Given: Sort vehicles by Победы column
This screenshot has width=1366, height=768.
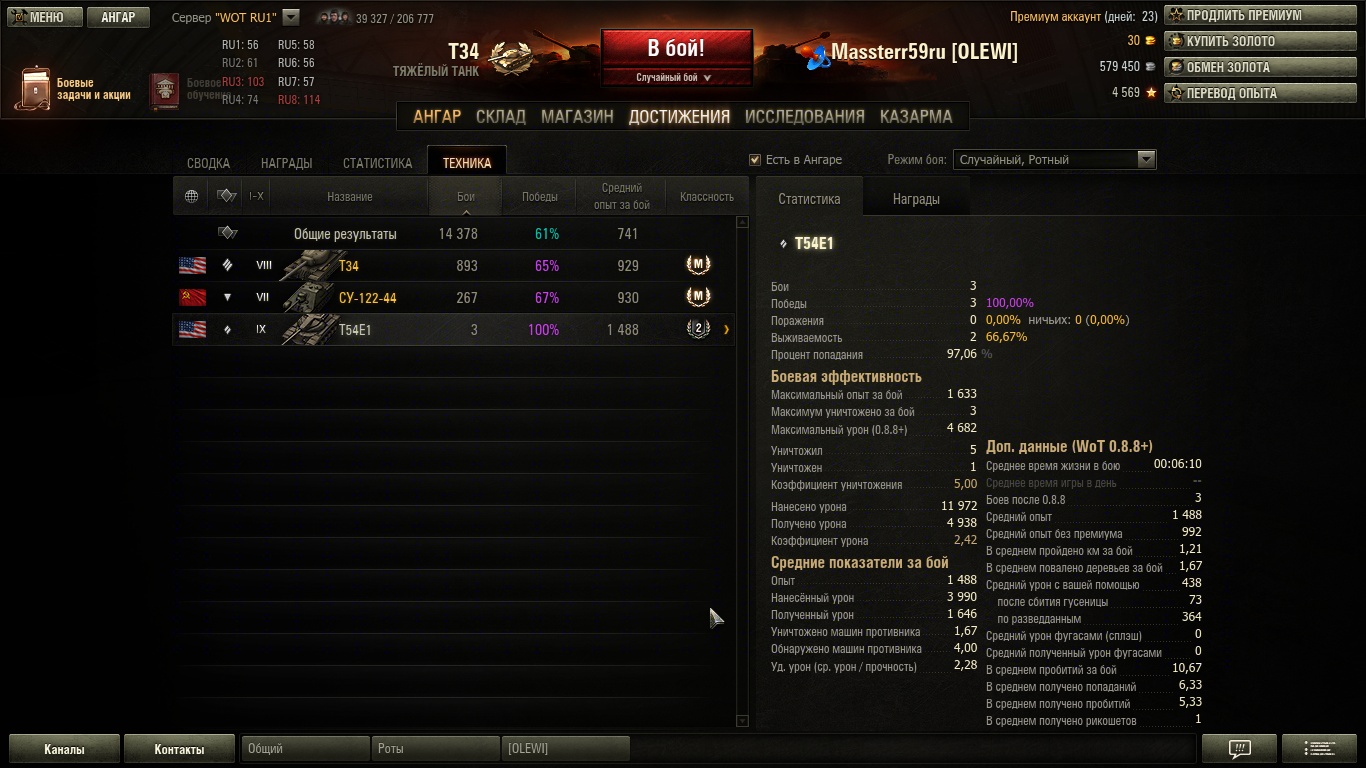Looking at the screenshot, I should (x=540, y=197).
